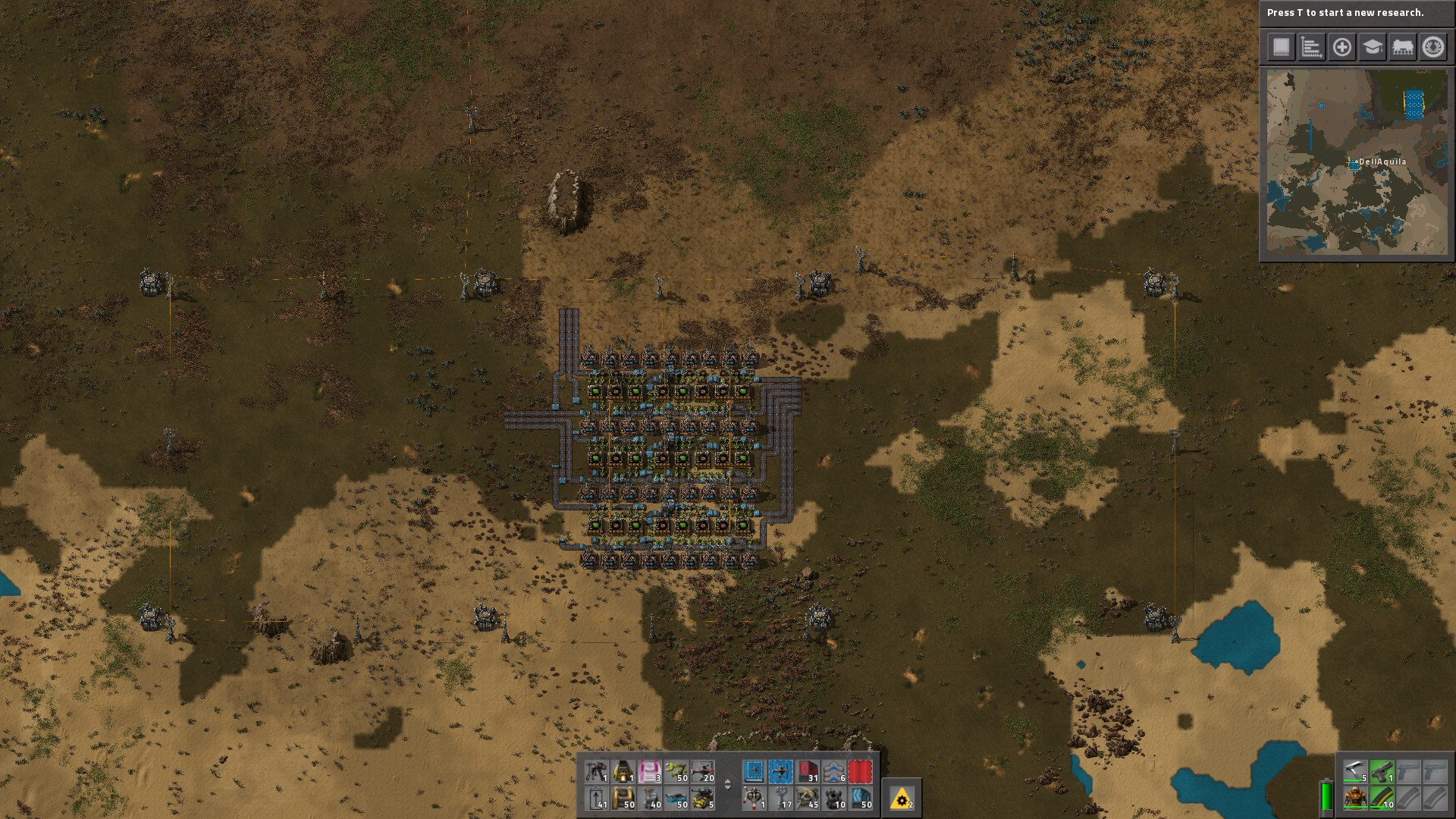Open the locomotive trains overview button
Image resolution: width=1456 pixels, height=819 pixels.
click(1402, 47)
